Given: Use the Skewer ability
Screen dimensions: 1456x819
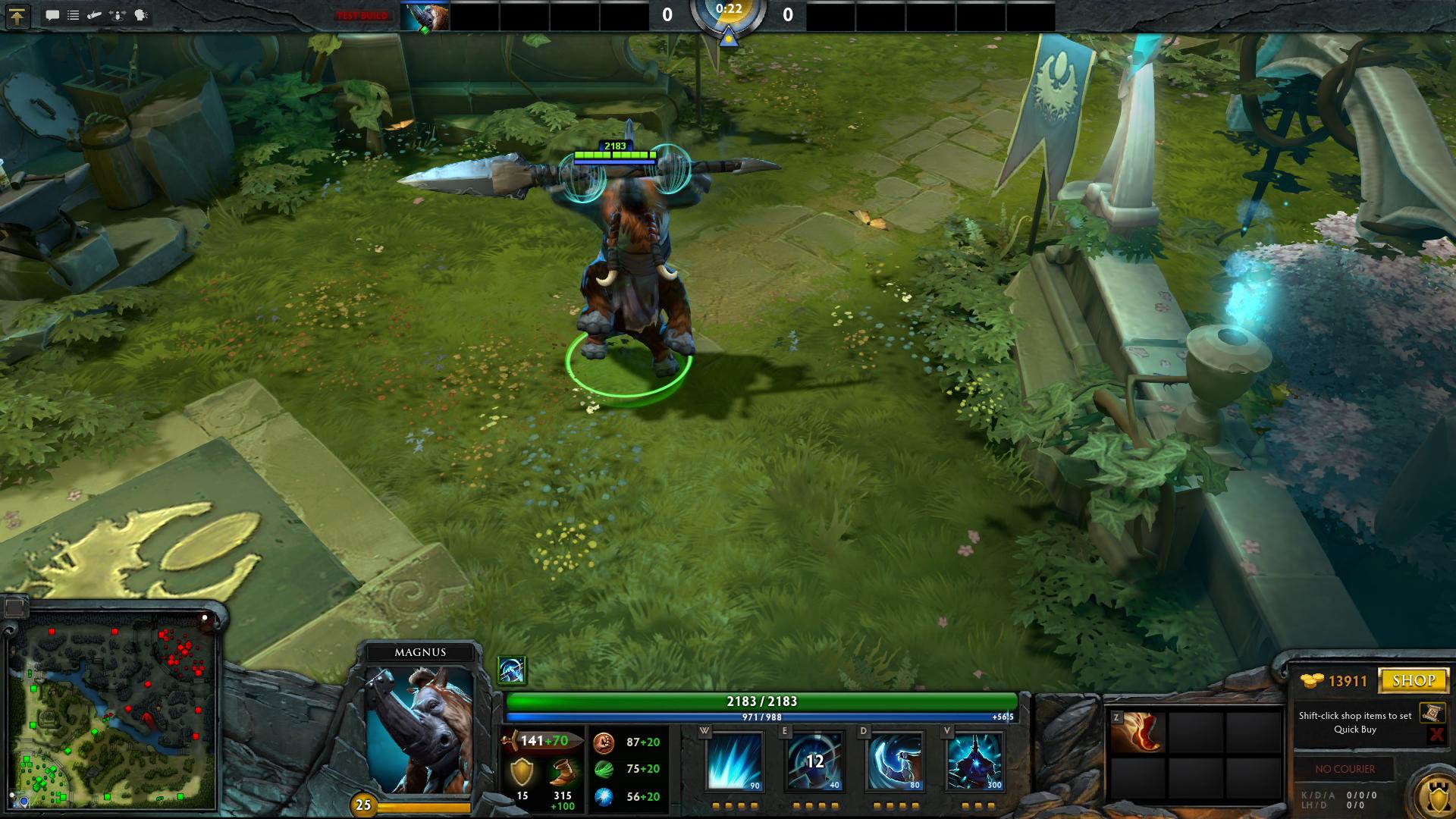Looking at the screenshot, I should (x=894, y=761).
